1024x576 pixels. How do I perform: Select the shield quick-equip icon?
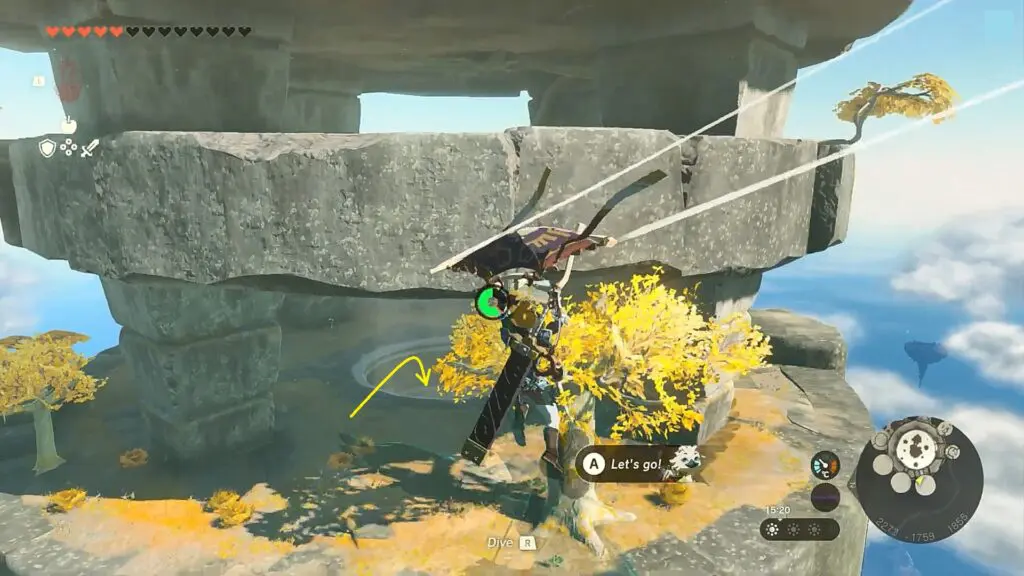[47, 148]
